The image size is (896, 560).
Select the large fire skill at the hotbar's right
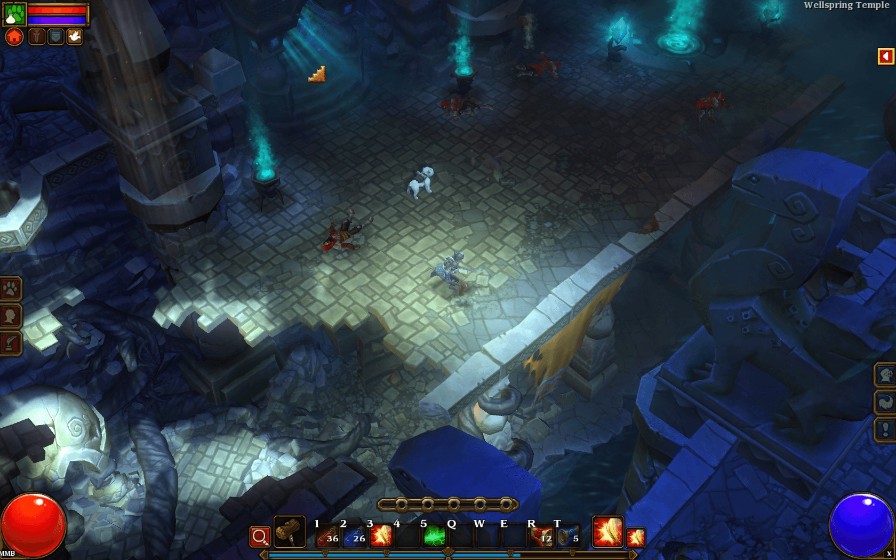click(x=607, y=533)
